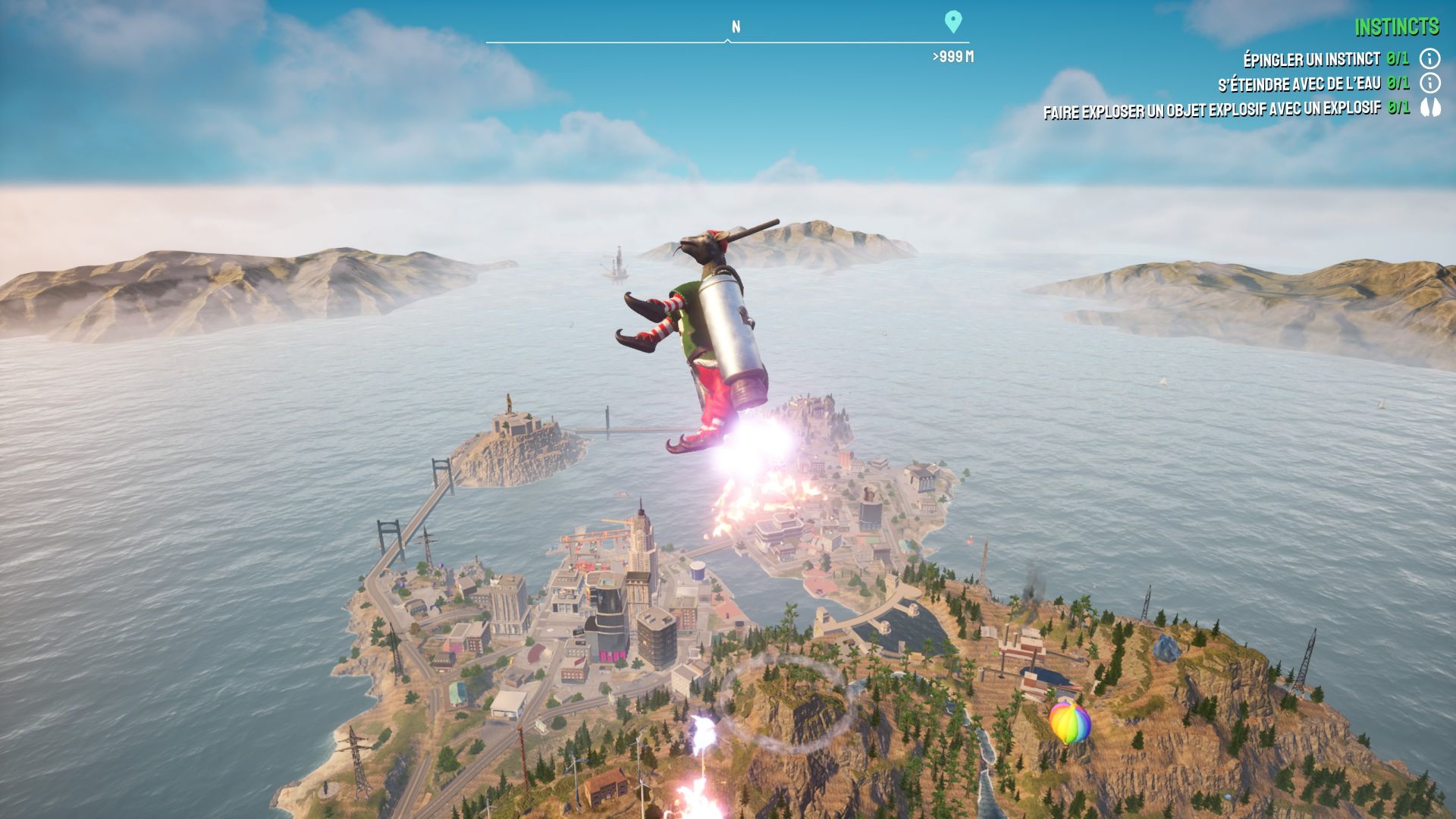Screen dimensions: 1456x819
Task: Click the teal waypoint marker on the compass
Action: pos(953,22)
